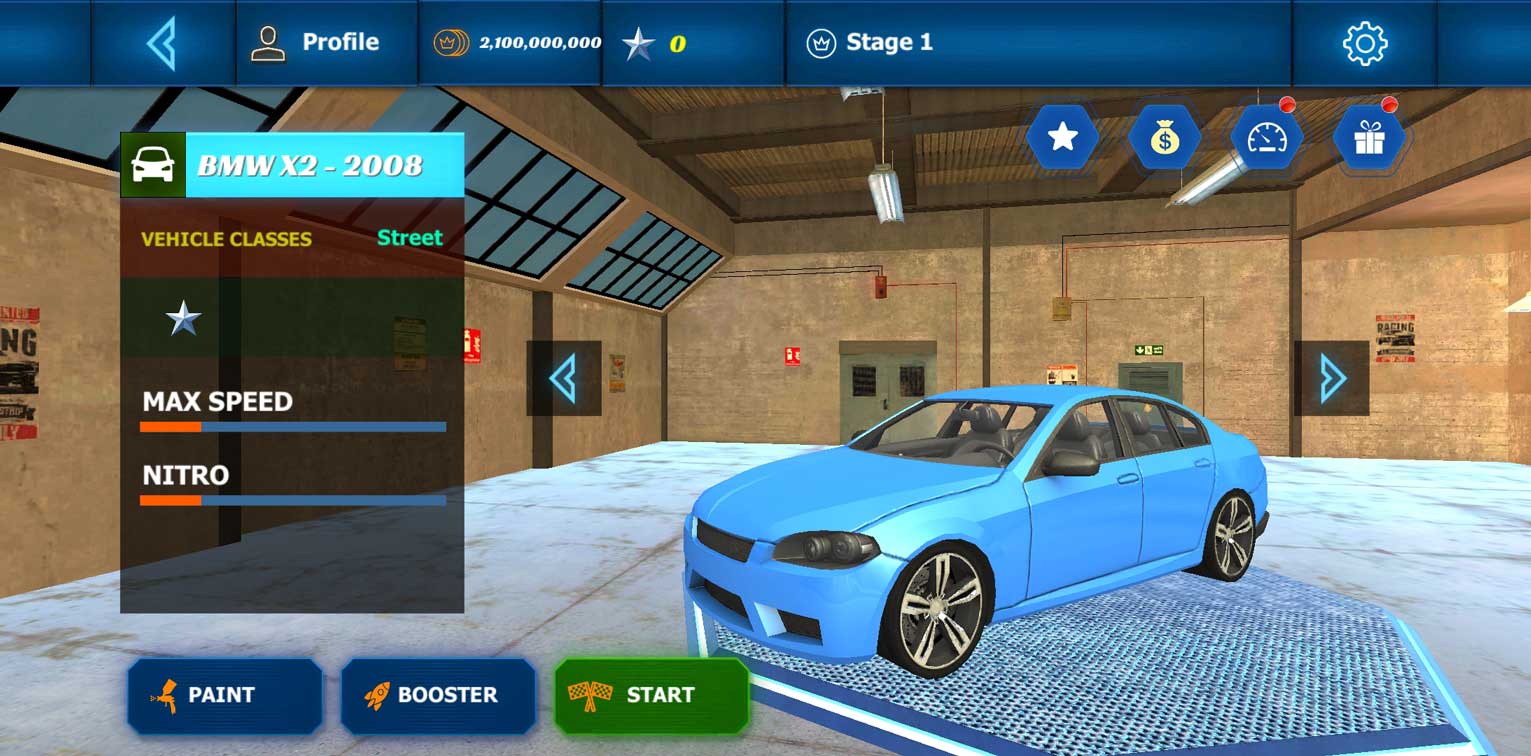Start the race

point(652,695)
